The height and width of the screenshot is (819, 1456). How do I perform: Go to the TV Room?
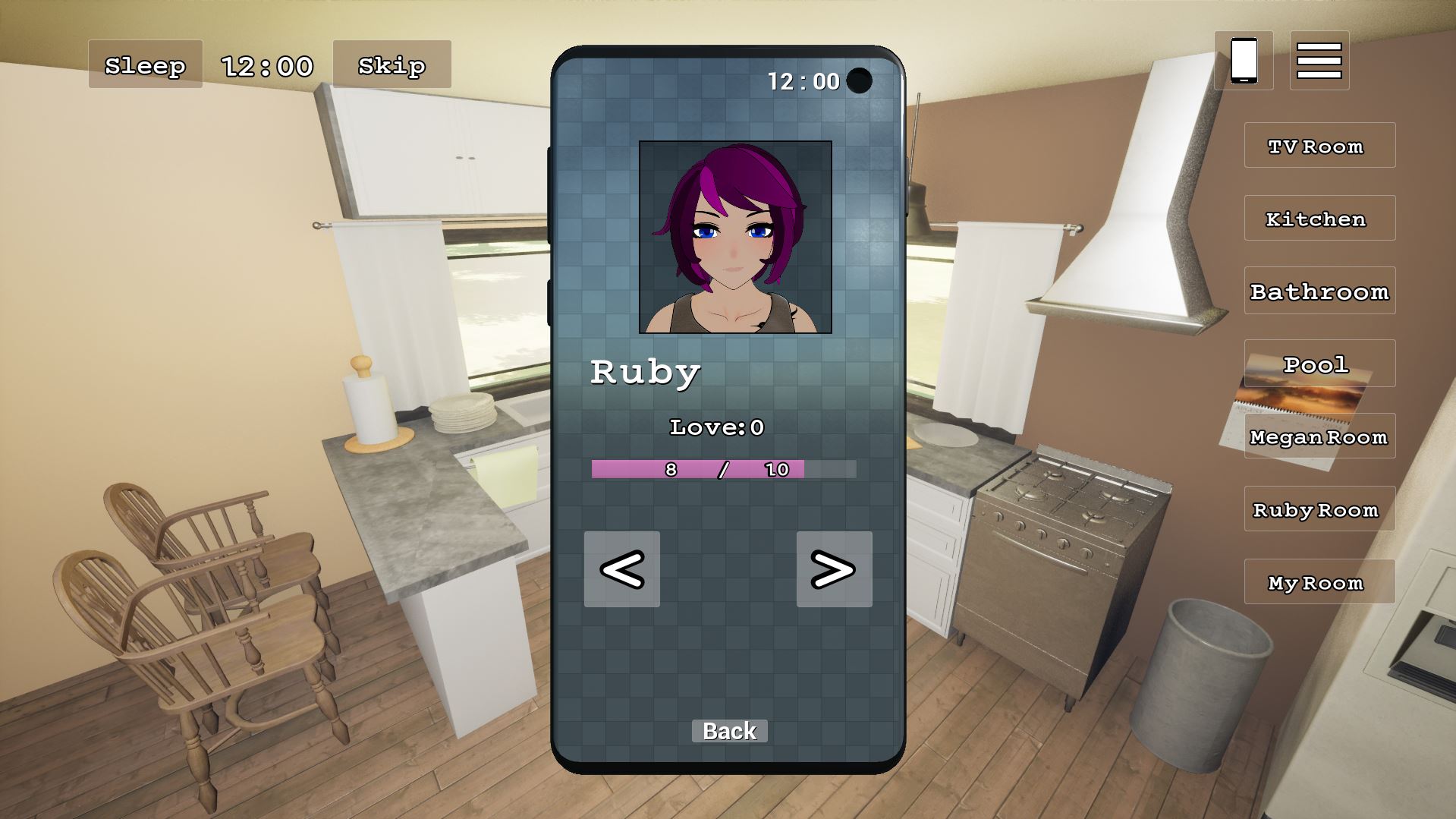(1319, 145)
